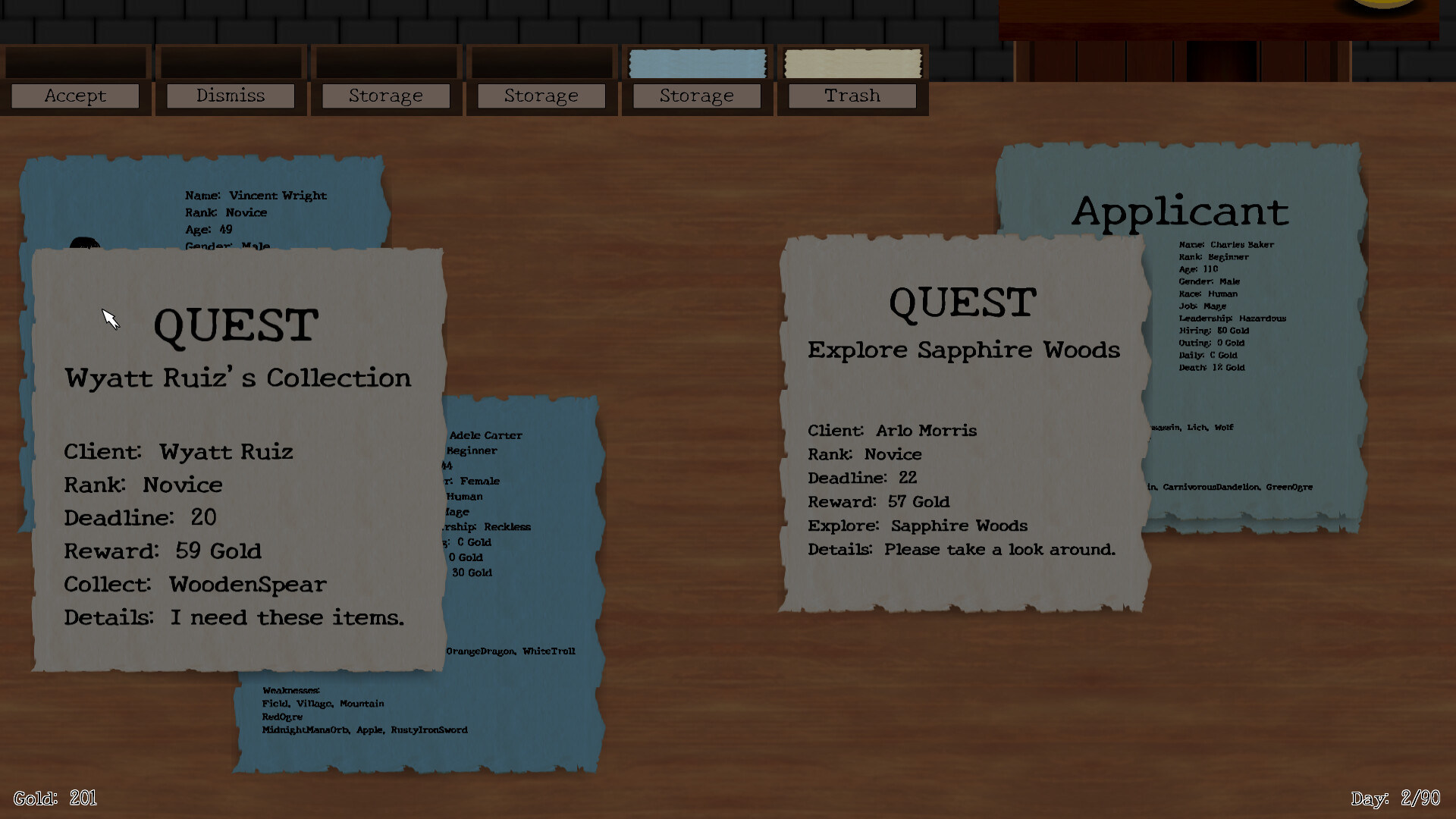
Task: Click the empty Accept slot above the button
Action: [x=74, y=64]
